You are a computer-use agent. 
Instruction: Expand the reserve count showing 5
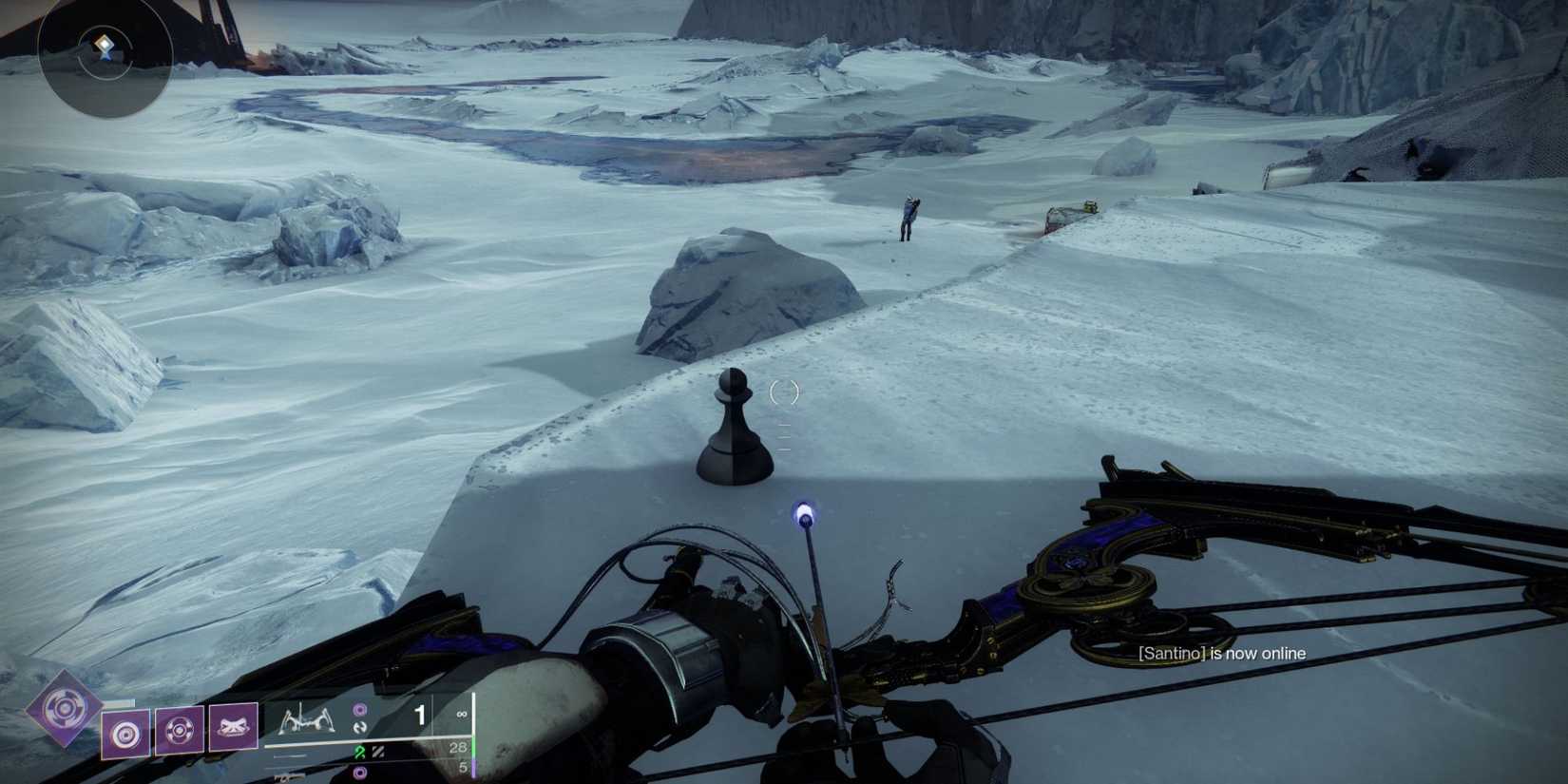pos(464,767)
